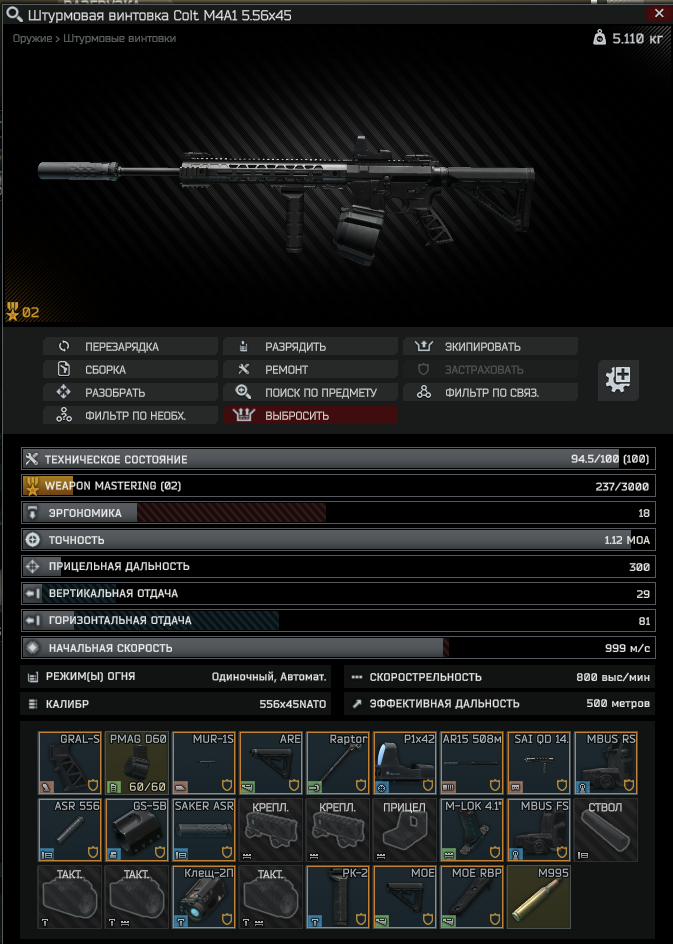
Task: Click the red ВЫБРОСИТЬ discard button
Action: pyautogui.click(x=310, y=416)
